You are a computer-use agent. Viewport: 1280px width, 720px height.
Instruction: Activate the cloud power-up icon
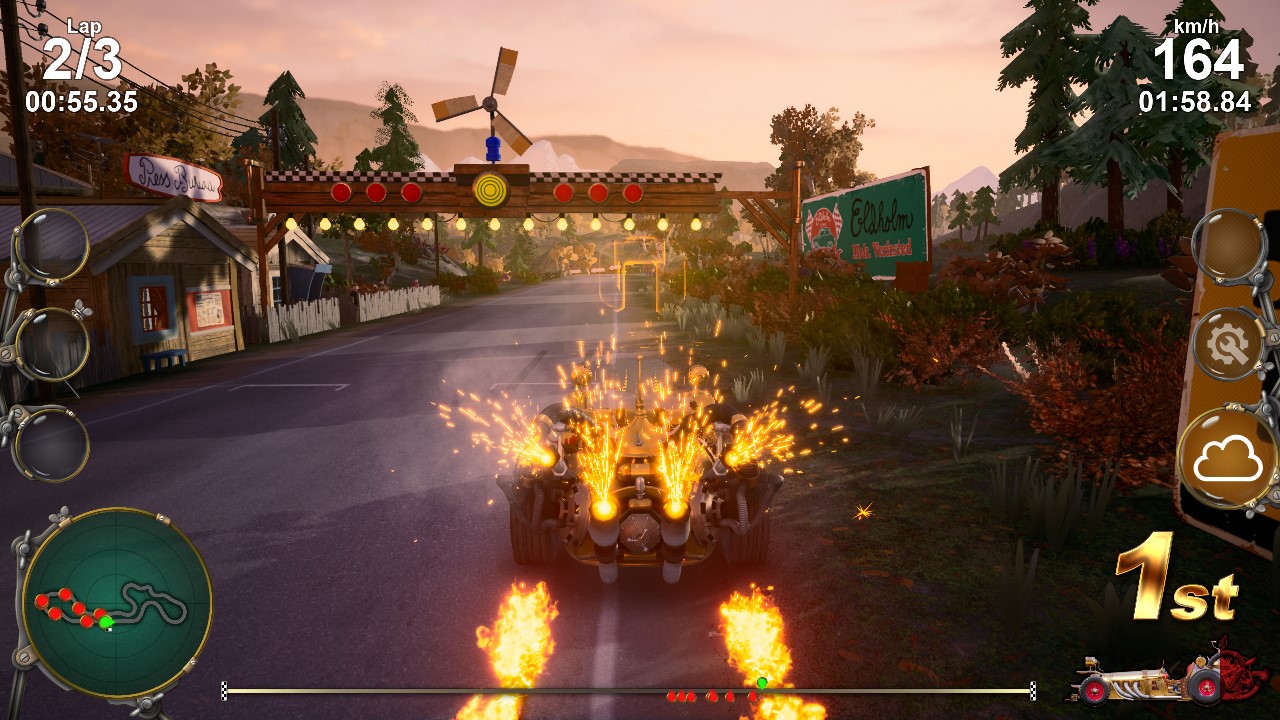click(1229, 460)
